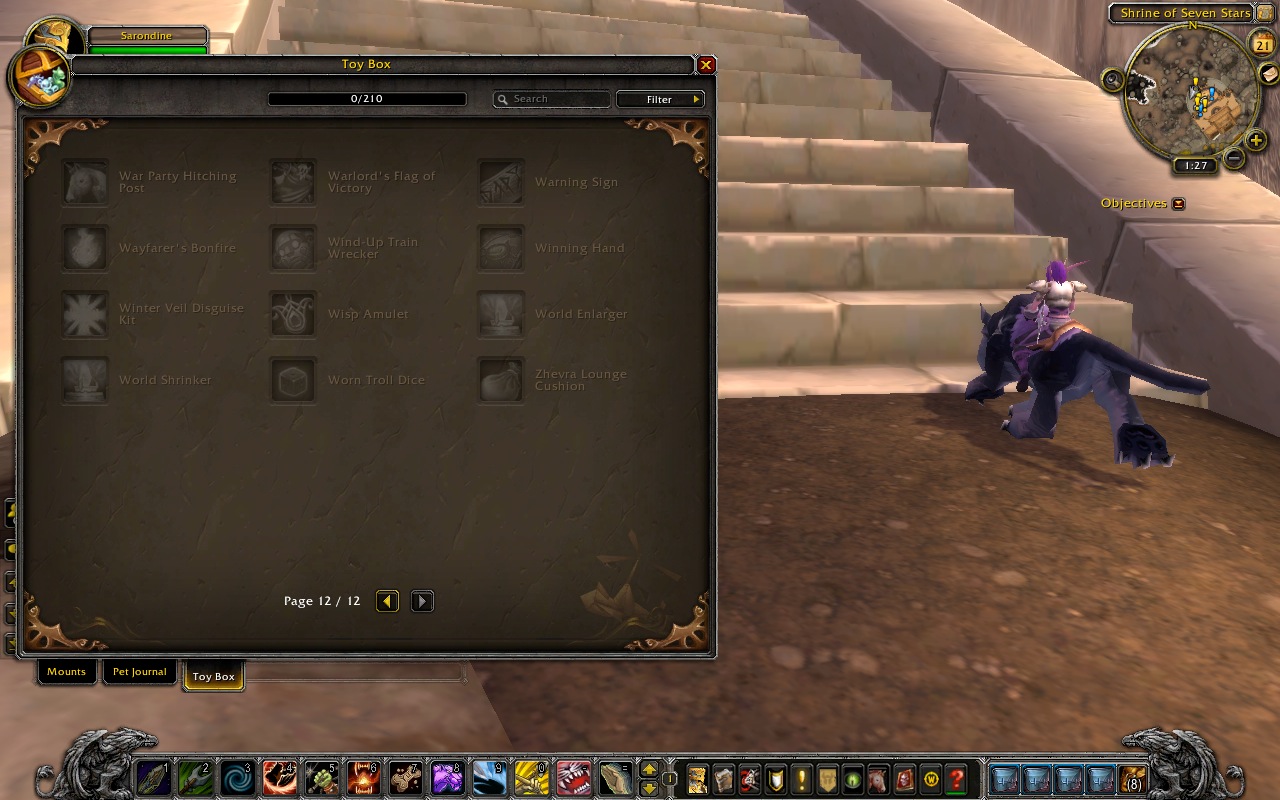
Task: Open the Pet Journal tab
Action: 139,672
